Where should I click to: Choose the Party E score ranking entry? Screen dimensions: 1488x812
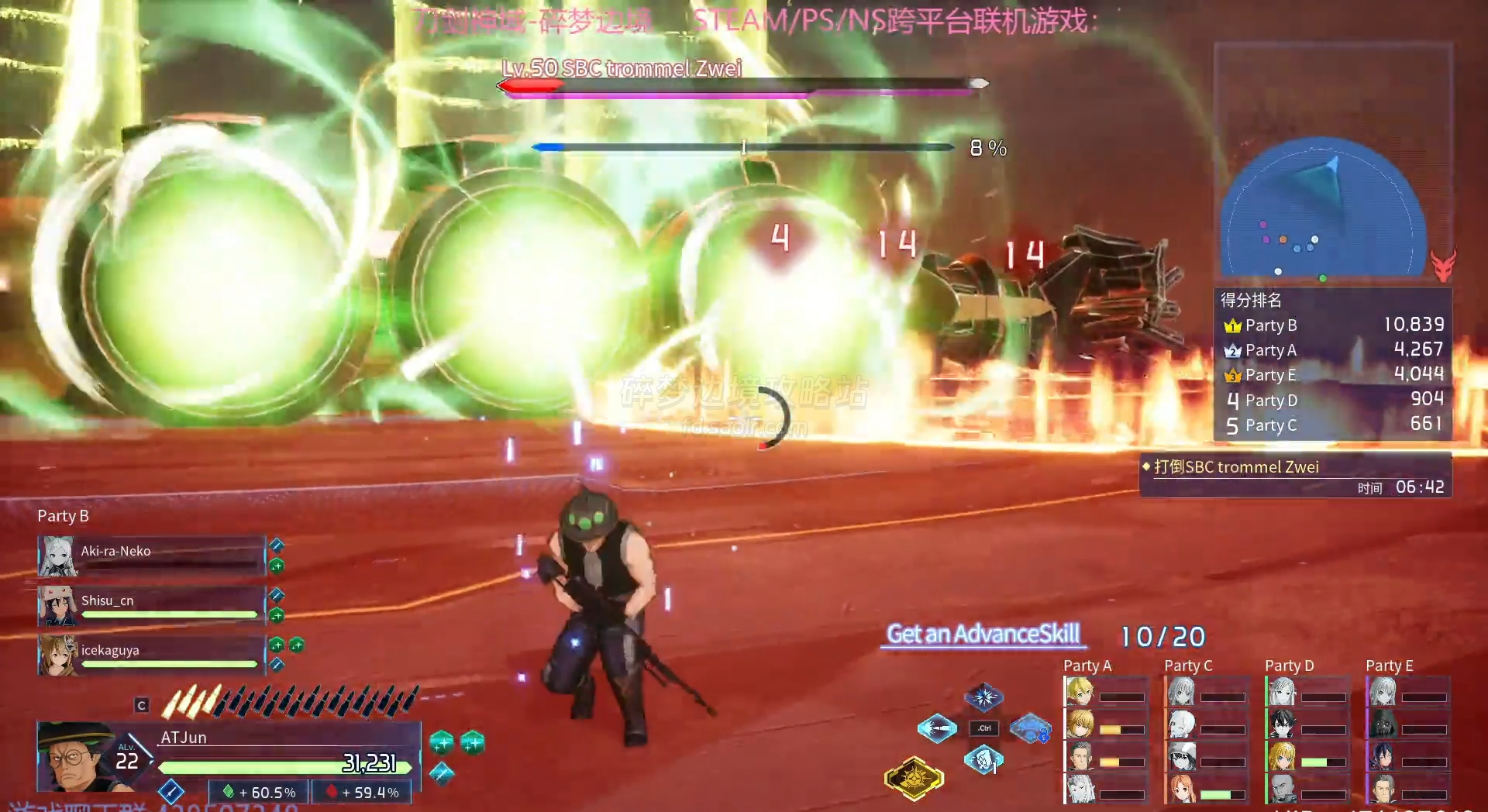1333,375
